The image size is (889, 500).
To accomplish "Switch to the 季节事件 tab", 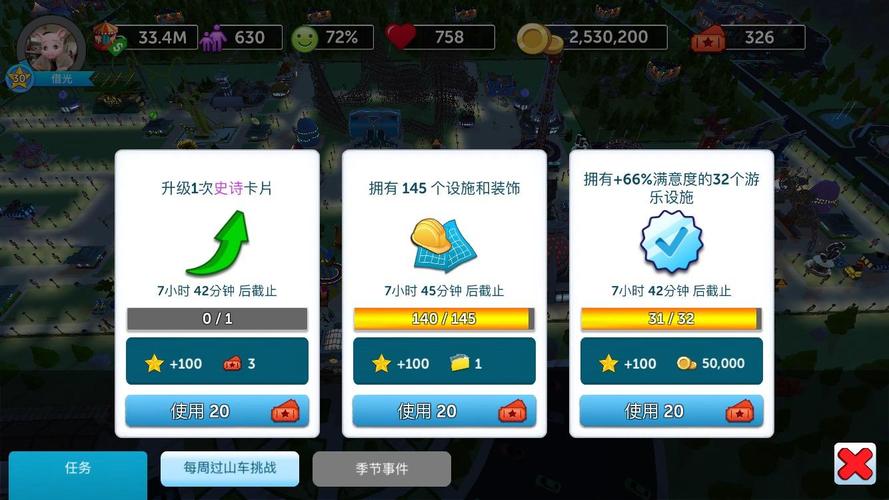I will [x=381, y=469].
